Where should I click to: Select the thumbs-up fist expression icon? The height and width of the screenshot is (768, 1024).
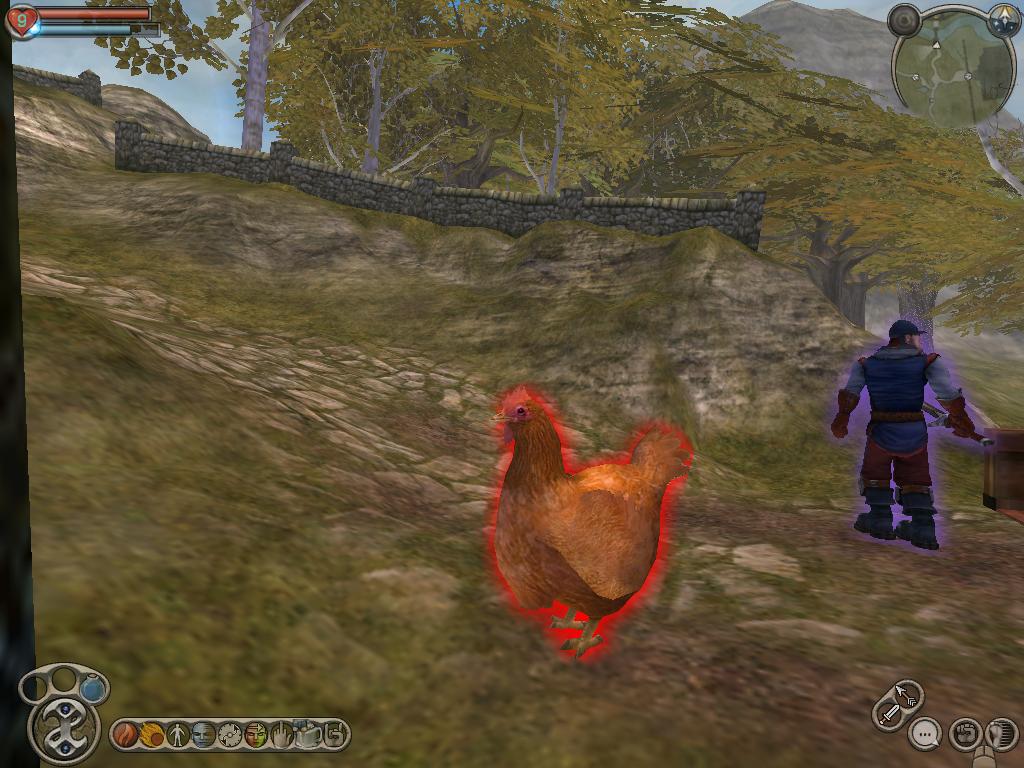[x=308, y=735]
